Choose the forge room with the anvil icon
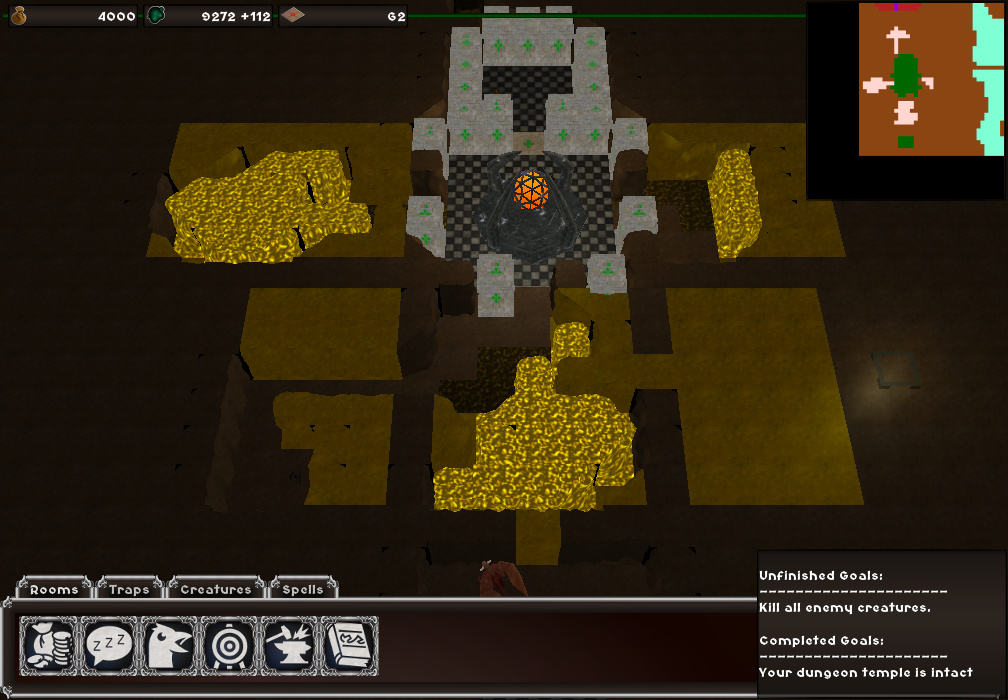 pyautogui.click(x=290, y=646)
